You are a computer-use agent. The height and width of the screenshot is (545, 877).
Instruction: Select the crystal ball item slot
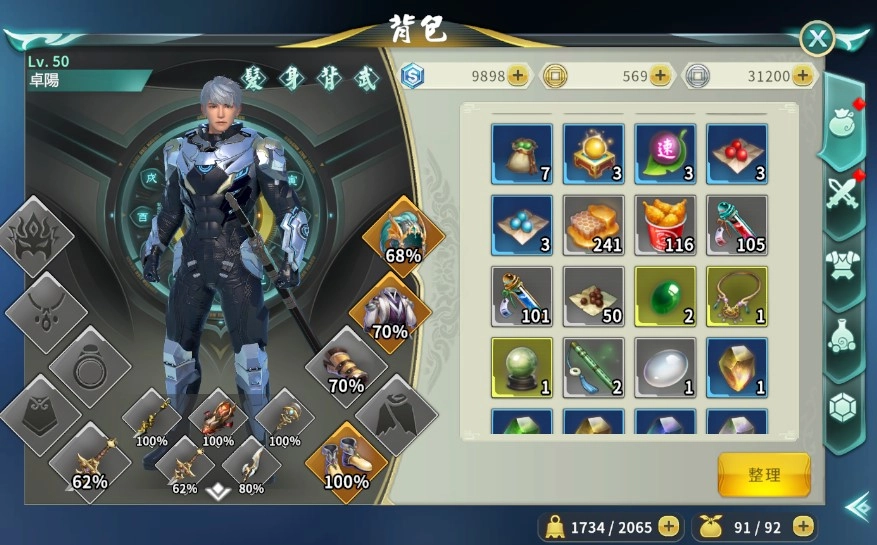click(522, 368)
